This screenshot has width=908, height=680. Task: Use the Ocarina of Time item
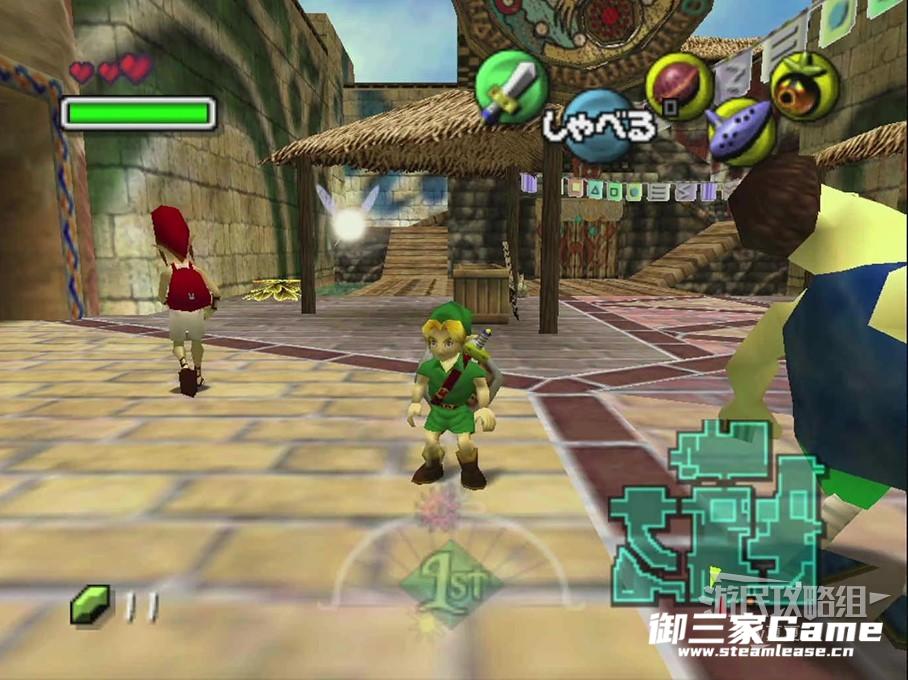tap(741, 131)
